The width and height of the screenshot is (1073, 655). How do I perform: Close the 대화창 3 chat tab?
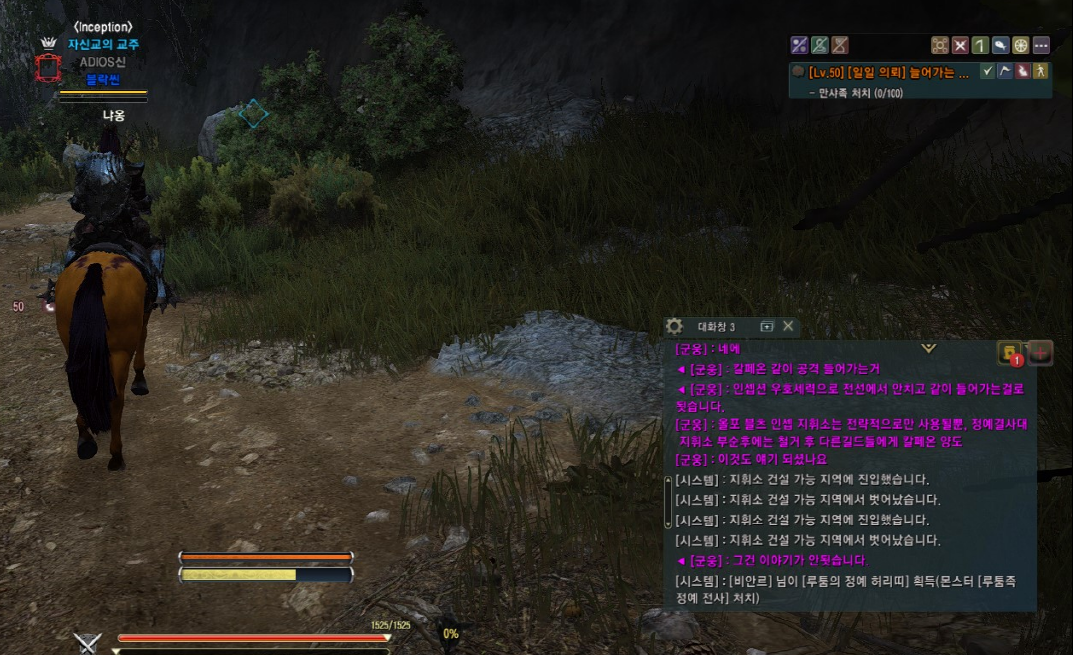[788, 326]
